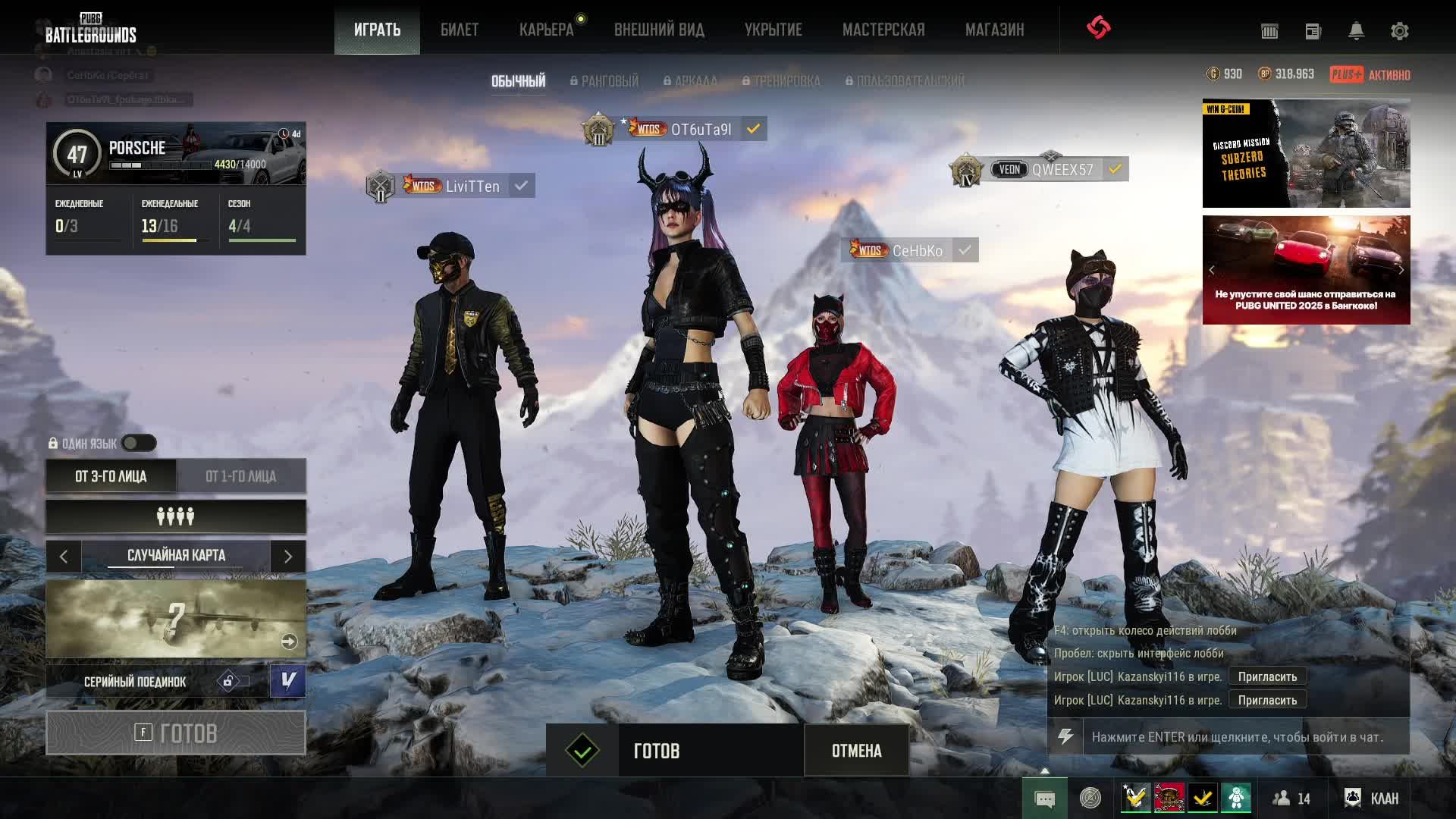Open the БИЛЕТ tab
Screen dimensions: 1456x819
459,30
